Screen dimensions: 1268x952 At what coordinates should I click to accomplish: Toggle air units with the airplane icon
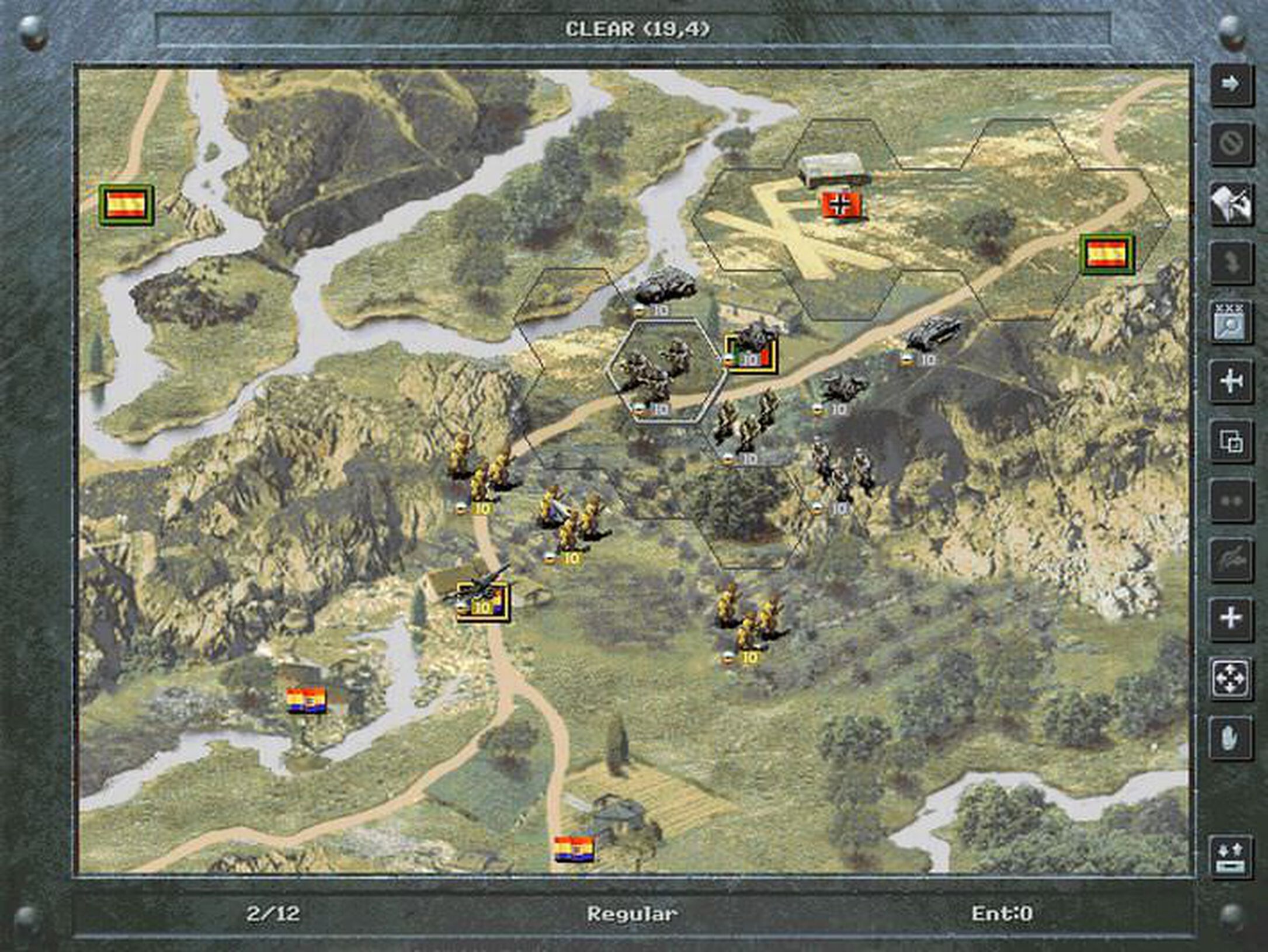[x=1231, y=380]
